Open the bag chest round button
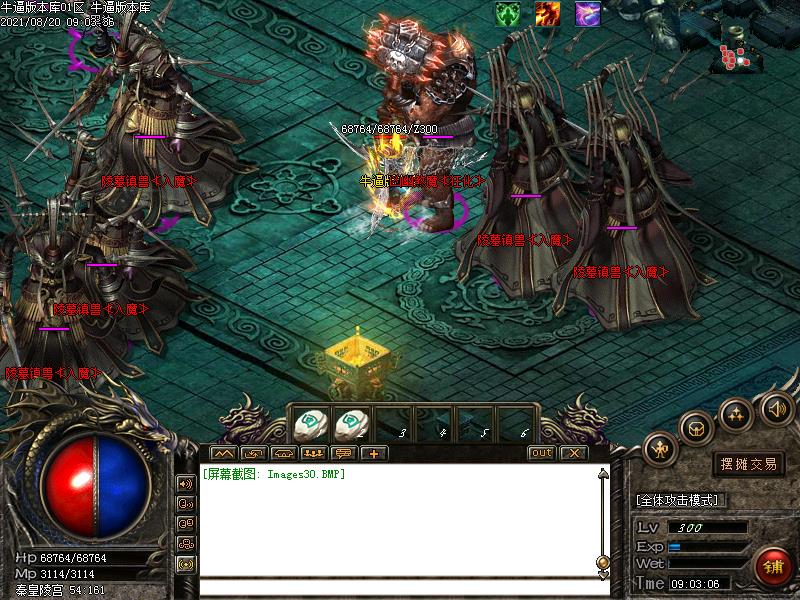 click(x=696, y=427)
